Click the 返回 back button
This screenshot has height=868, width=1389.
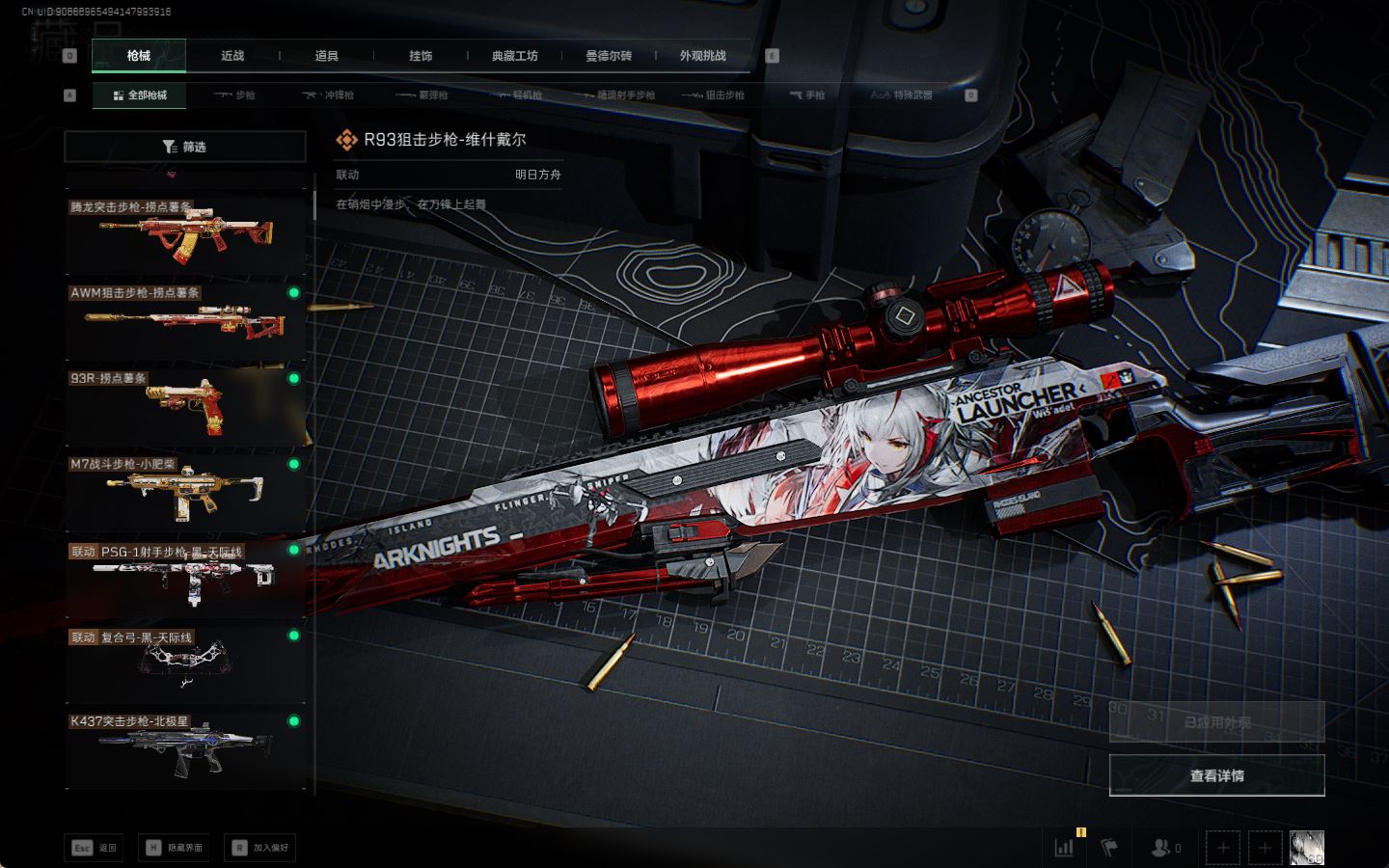click(95, 848)
